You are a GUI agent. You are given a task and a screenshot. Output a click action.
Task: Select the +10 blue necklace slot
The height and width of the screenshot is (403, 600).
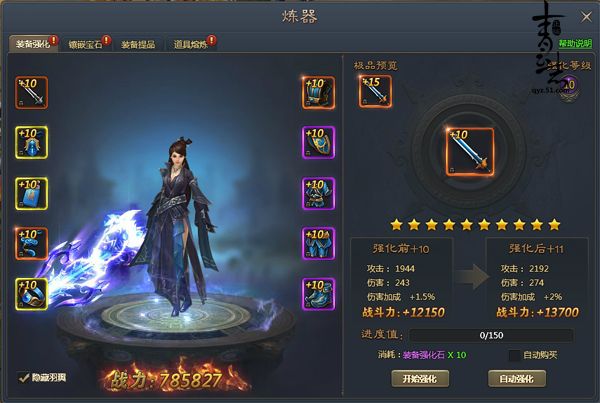click(x=31, y=143)
